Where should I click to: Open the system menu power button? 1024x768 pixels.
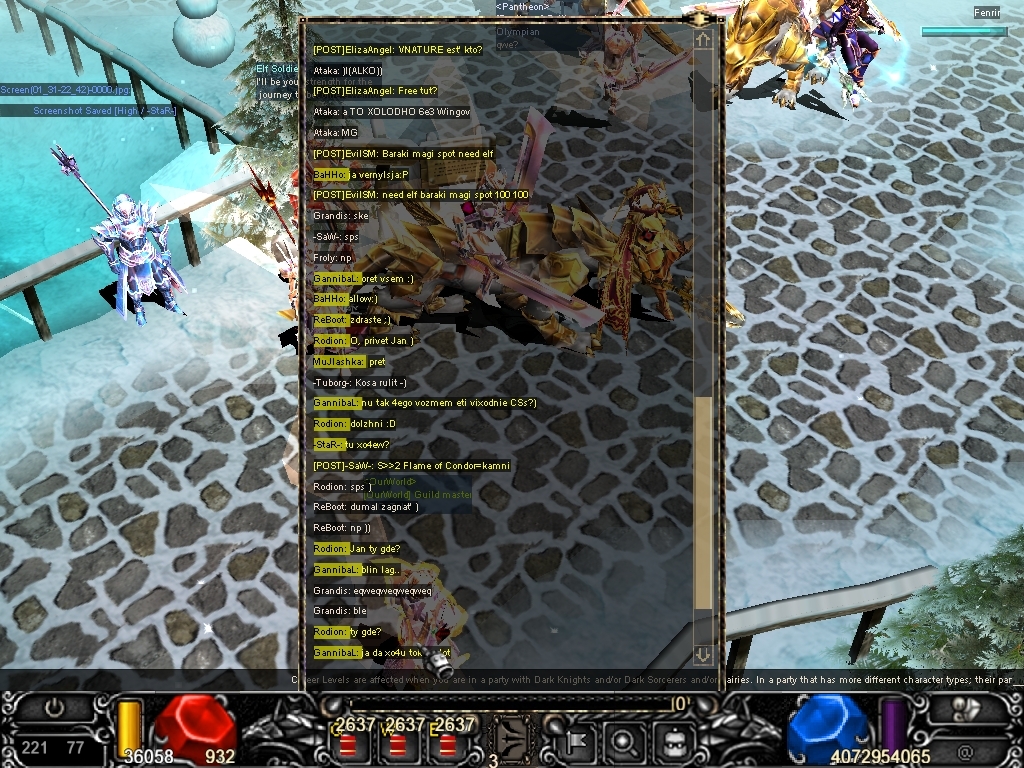coord(55,706)
